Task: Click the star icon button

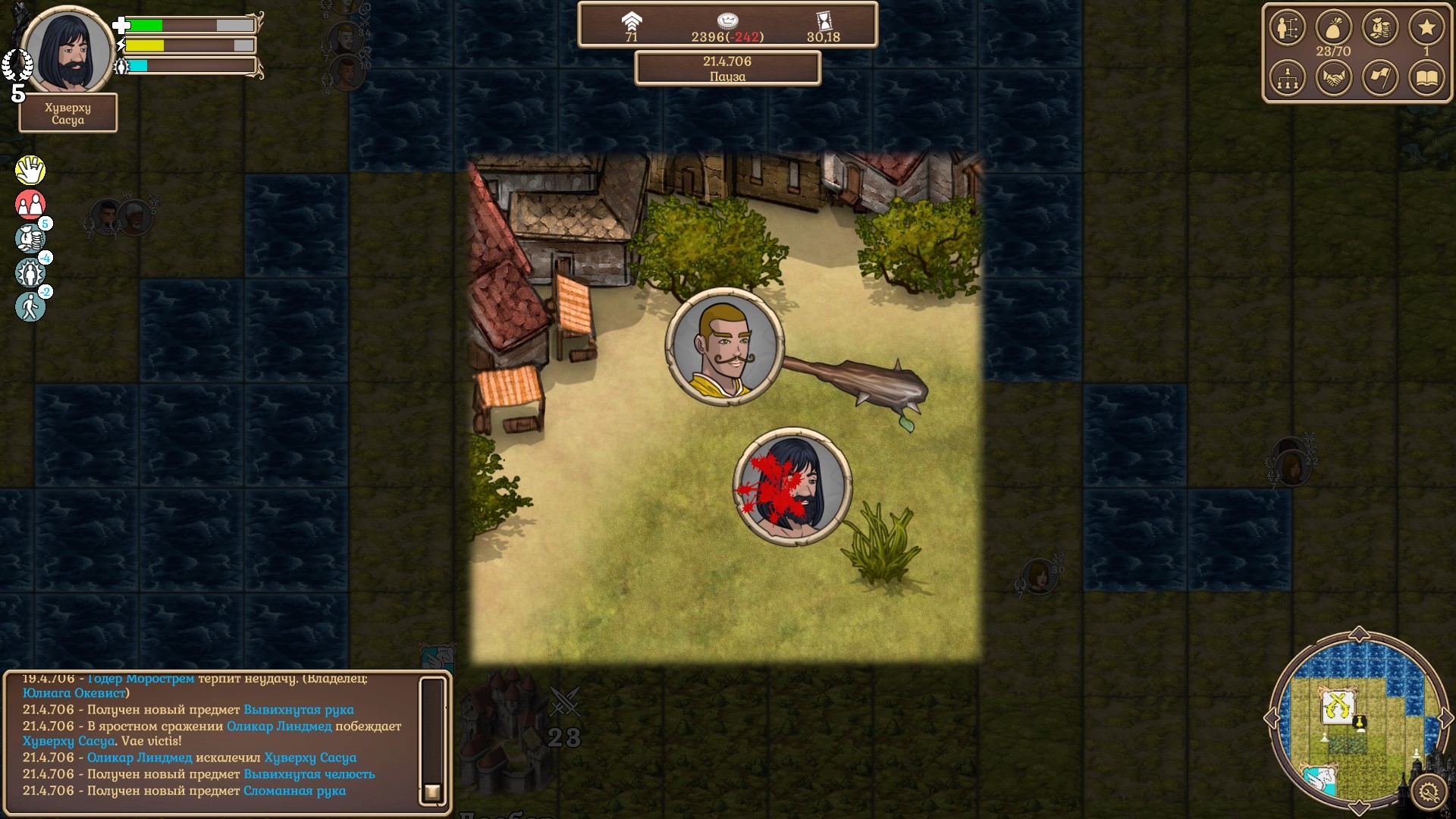Action: (x=1426, y=29)
